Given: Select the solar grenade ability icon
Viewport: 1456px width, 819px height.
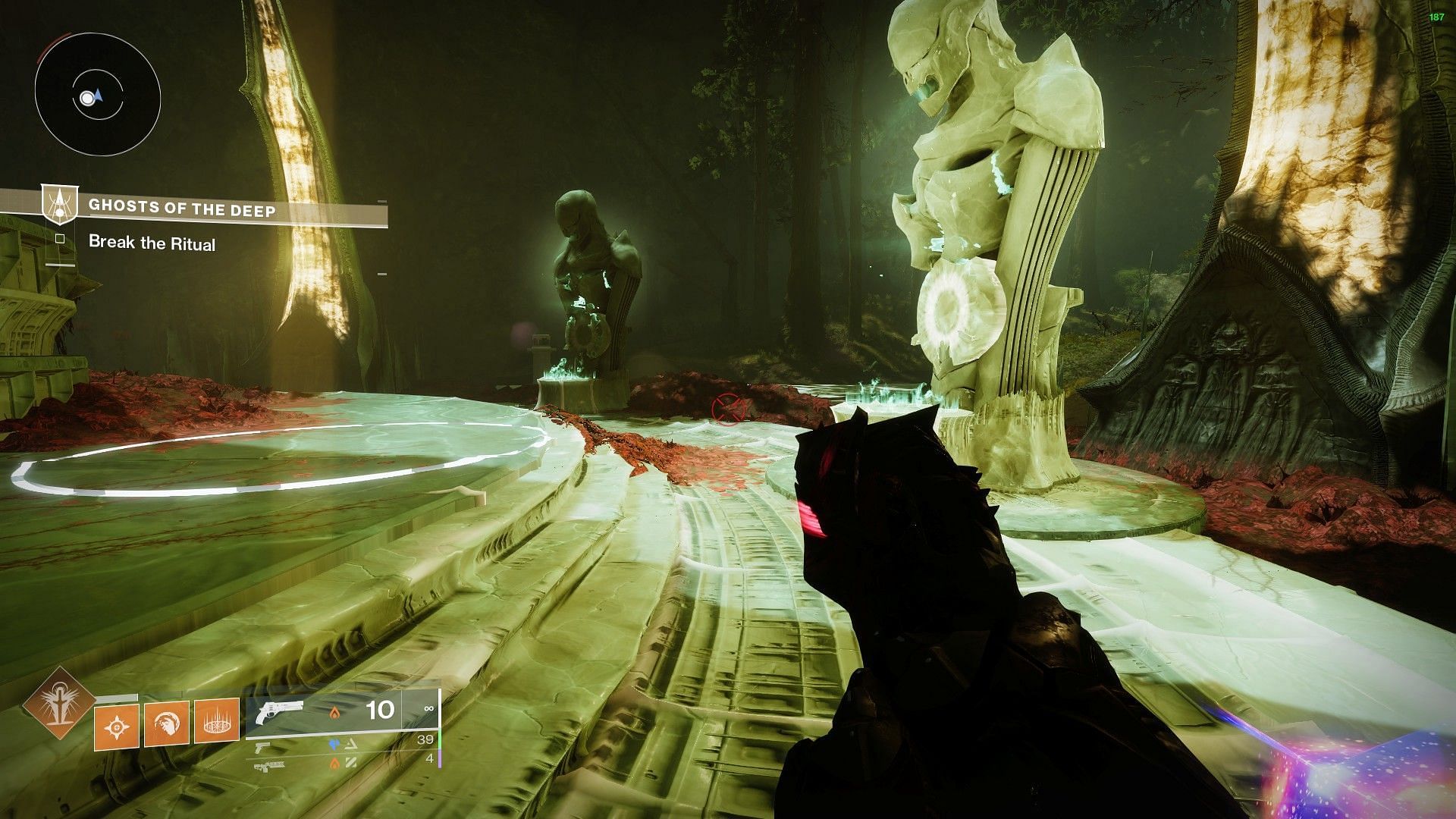Looking at the screenshot, I should [x=117, y=726].
